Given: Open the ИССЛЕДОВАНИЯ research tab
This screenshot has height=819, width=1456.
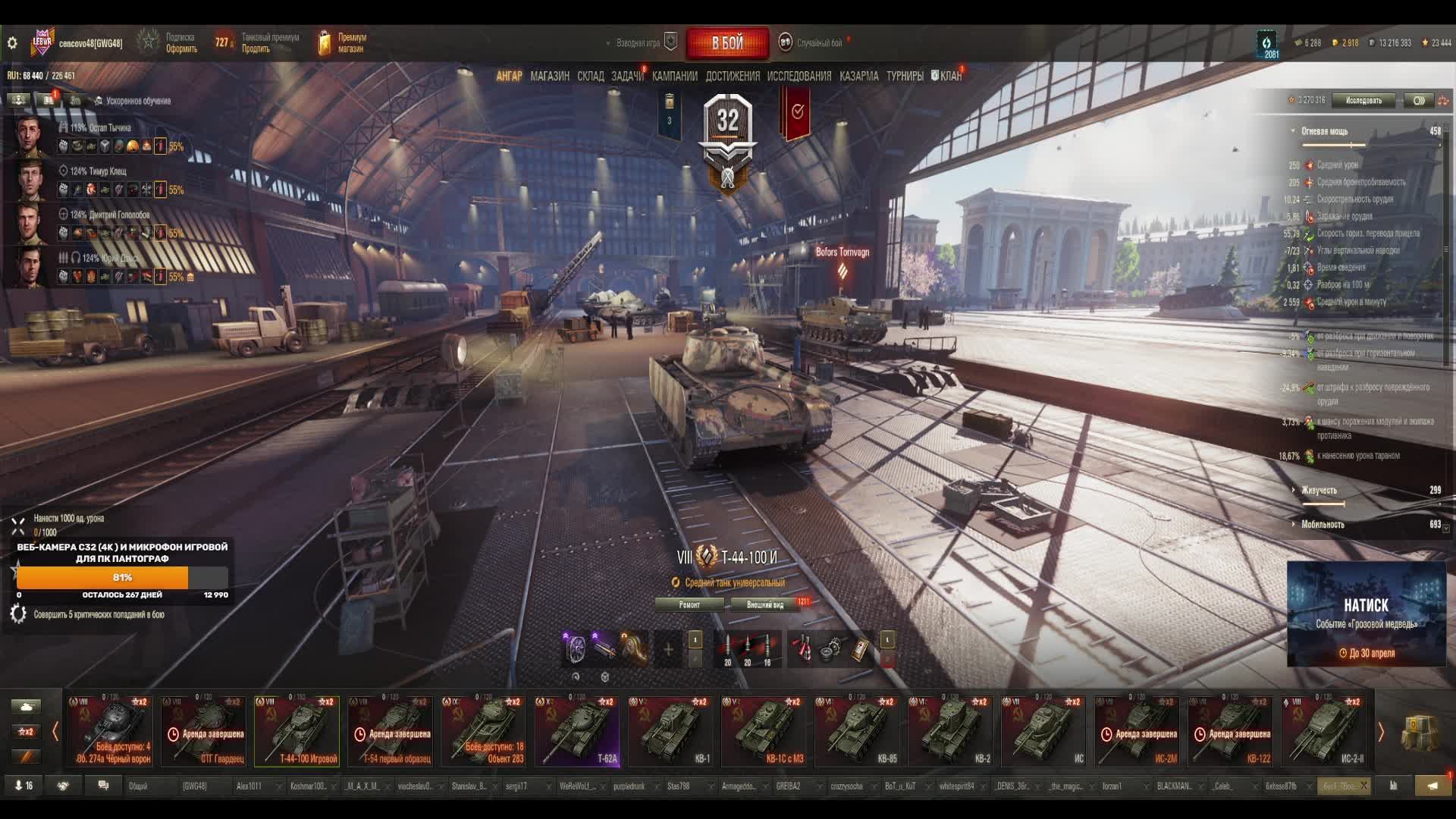Looking at the screenshot, I should point(799,76).
